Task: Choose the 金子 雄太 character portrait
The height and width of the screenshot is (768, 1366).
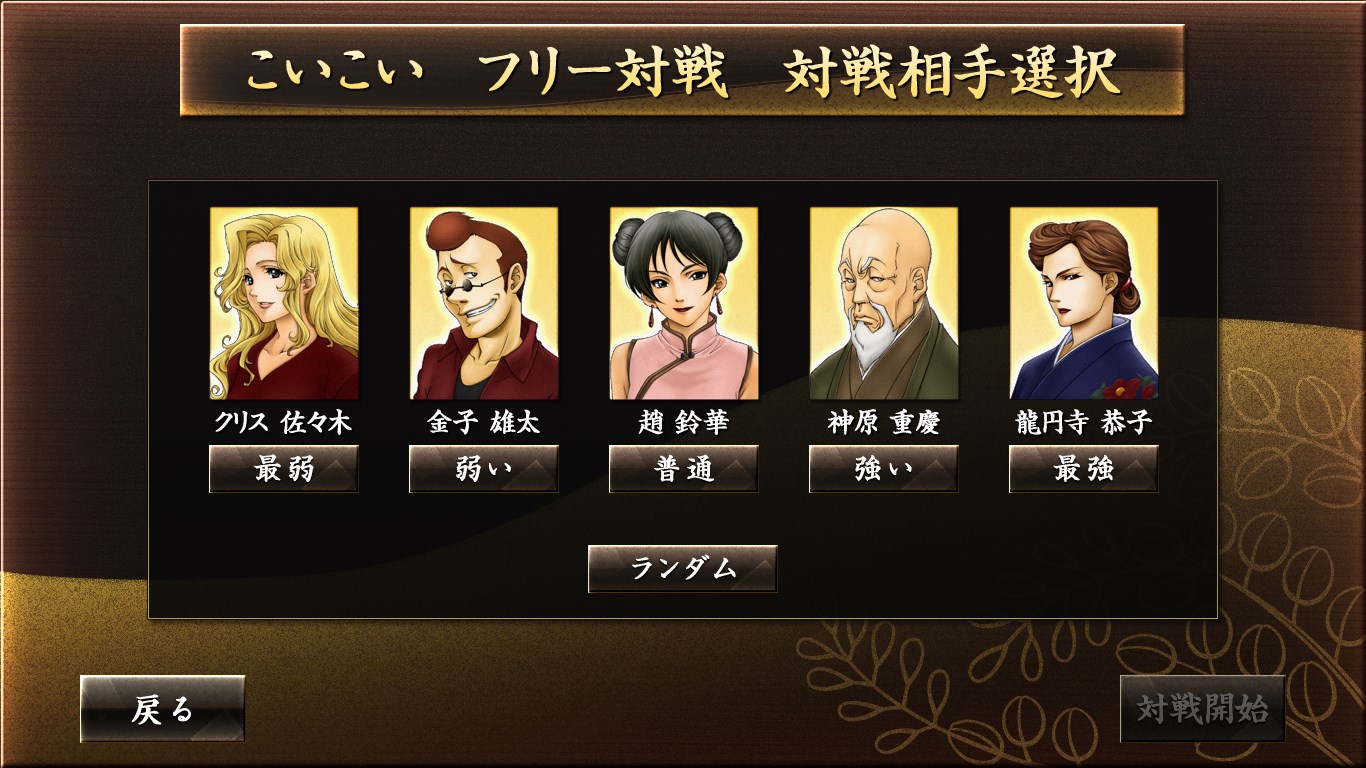Action: [484, 303]
